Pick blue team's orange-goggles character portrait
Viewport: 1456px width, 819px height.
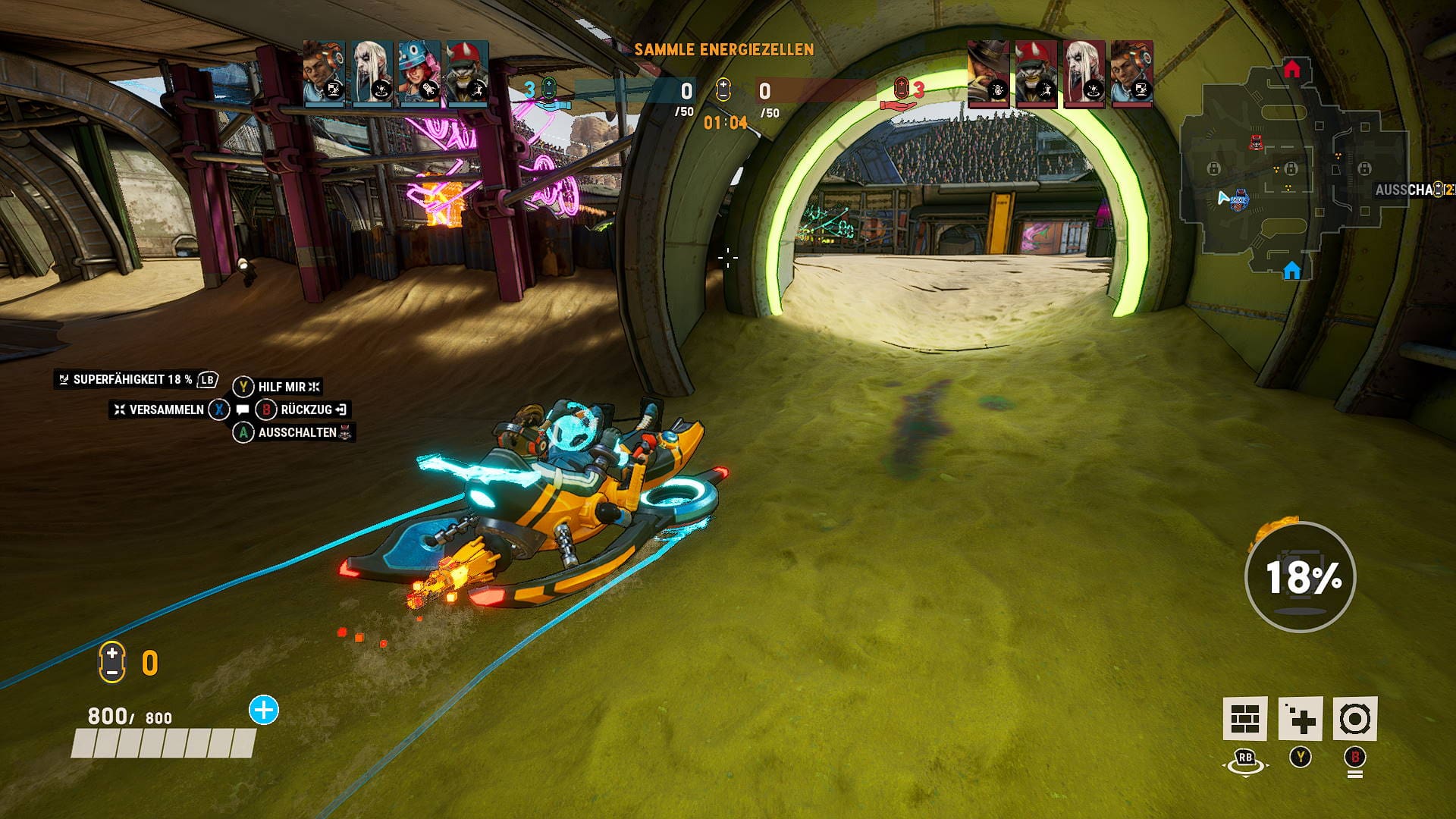pos(324,72)
